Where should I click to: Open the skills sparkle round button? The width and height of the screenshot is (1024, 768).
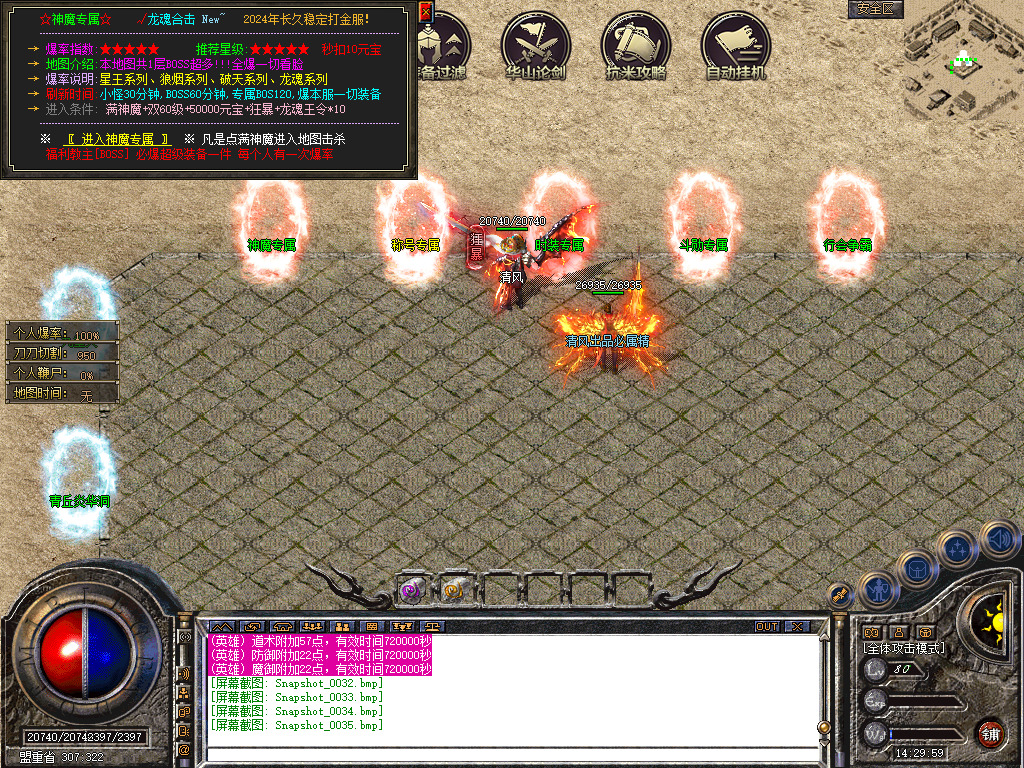[x=957, y=549]
